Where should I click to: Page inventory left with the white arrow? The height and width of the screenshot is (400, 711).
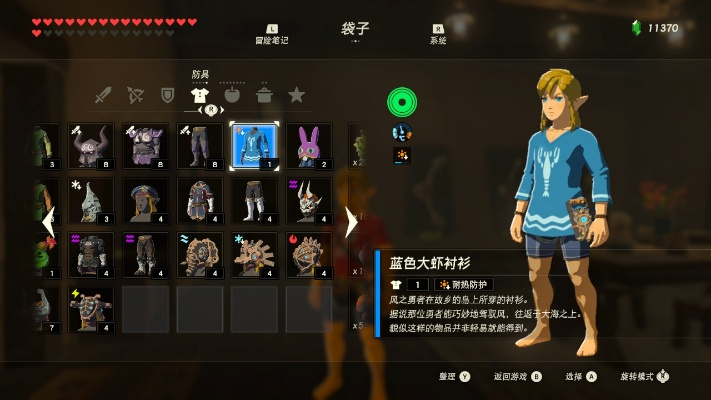click(x=48, y=220)
